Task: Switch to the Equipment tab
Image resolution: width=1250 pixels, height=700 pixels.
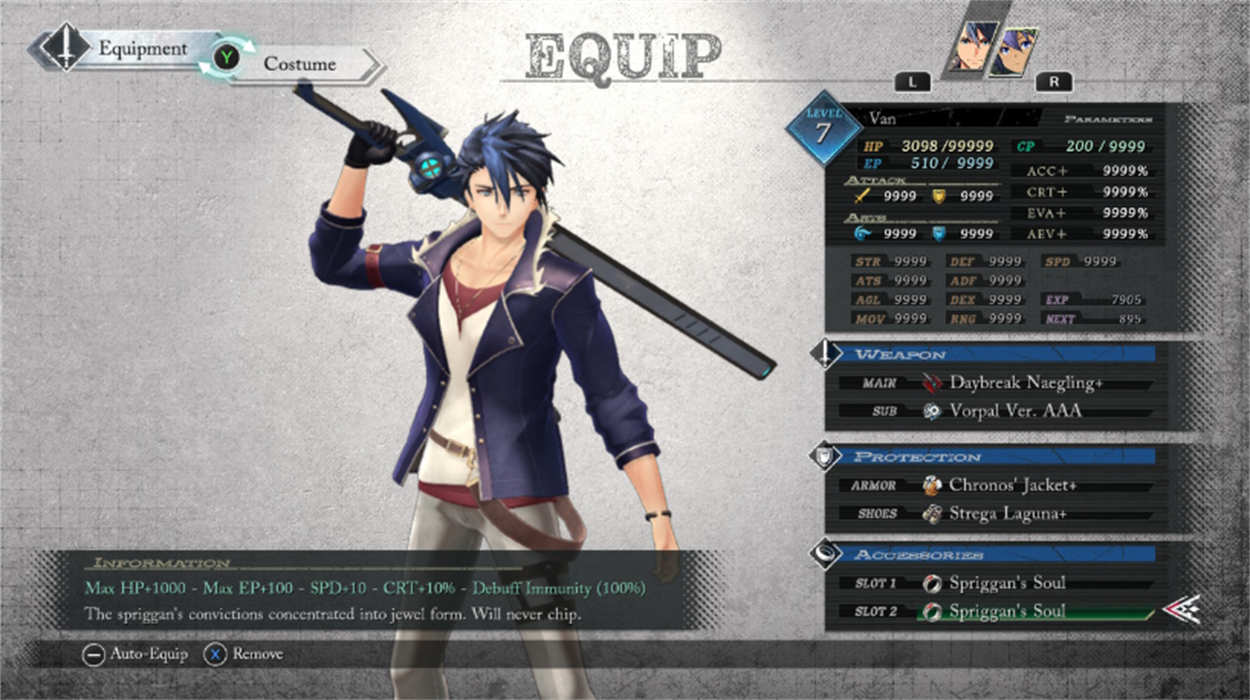Action: point(141,49)
